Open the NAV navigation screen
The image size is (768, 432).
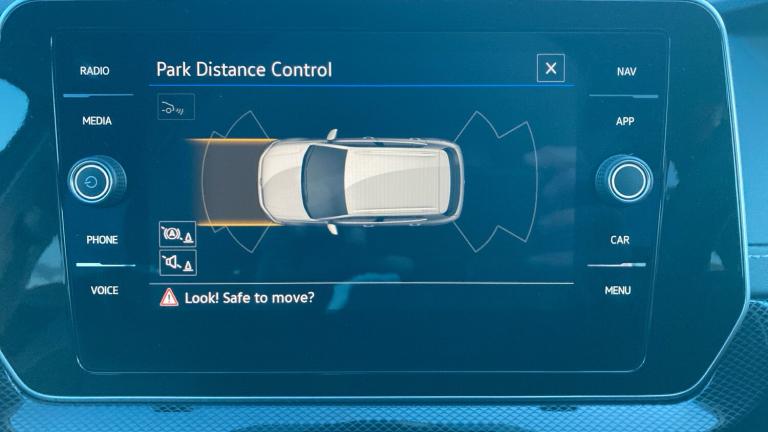click(626, 72)
